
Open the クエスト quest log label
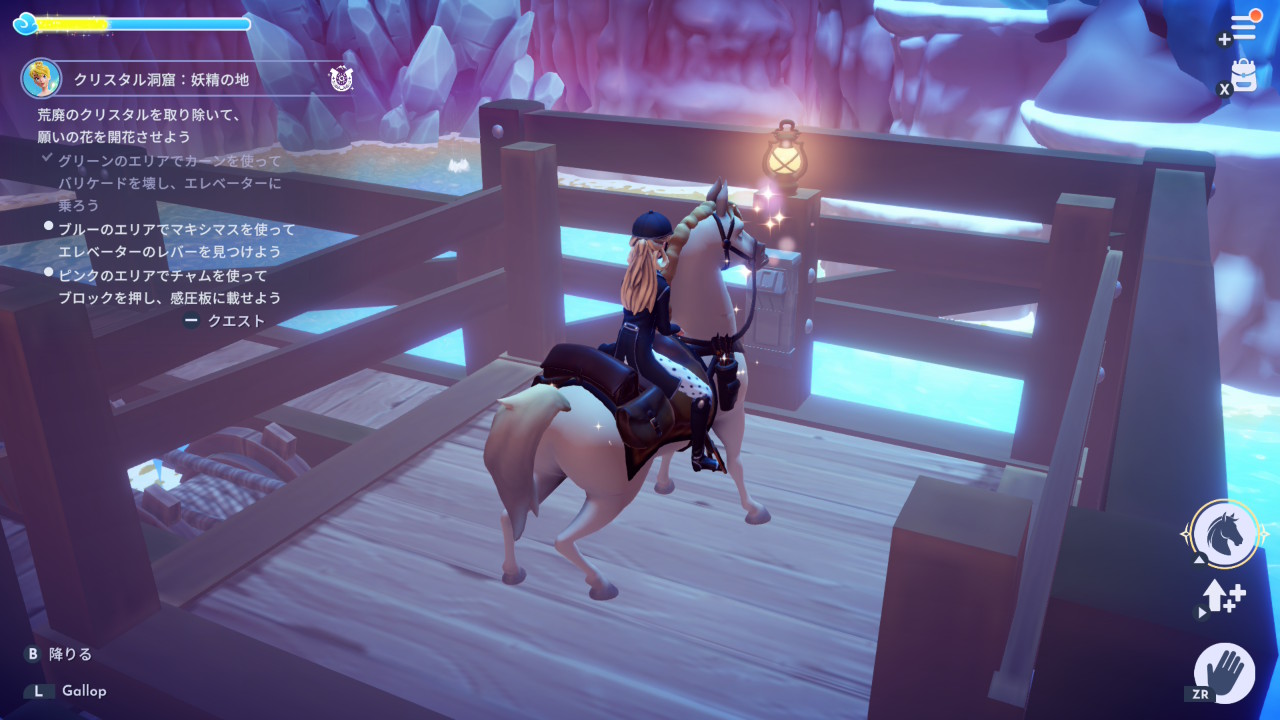click(x=236, y=321)
